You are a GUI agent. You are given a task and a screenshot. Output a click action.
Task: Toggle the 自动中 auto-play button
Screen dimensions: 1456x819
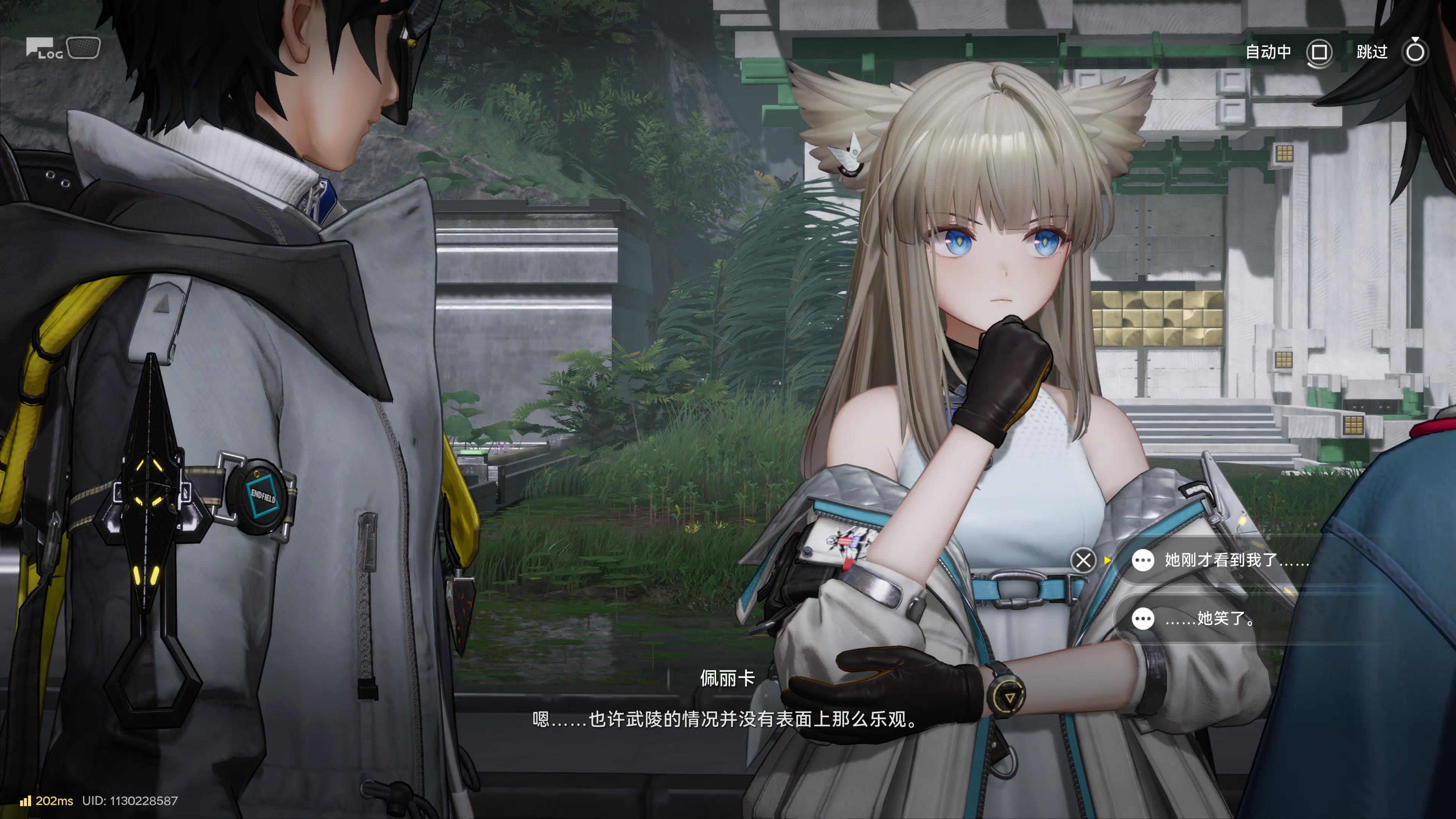1319,53
